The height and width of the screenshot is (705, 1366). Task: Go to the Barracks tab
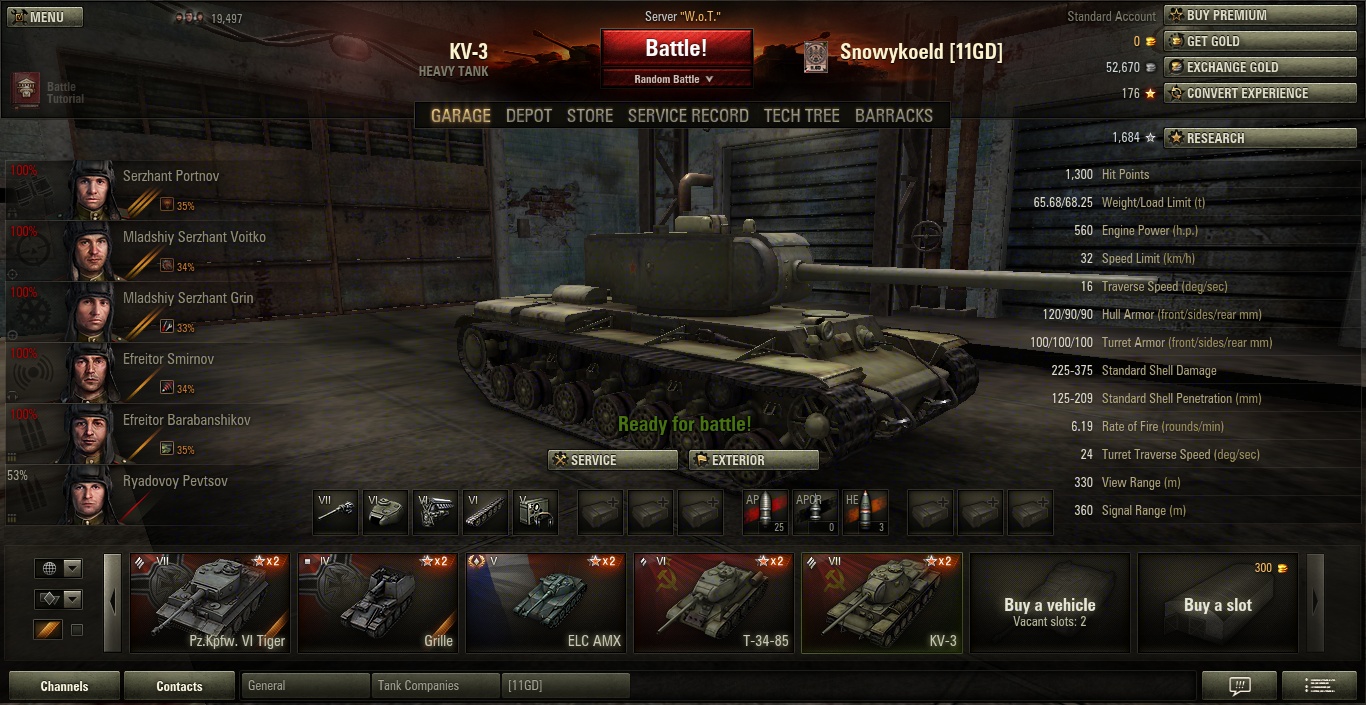tap(893, 115)
